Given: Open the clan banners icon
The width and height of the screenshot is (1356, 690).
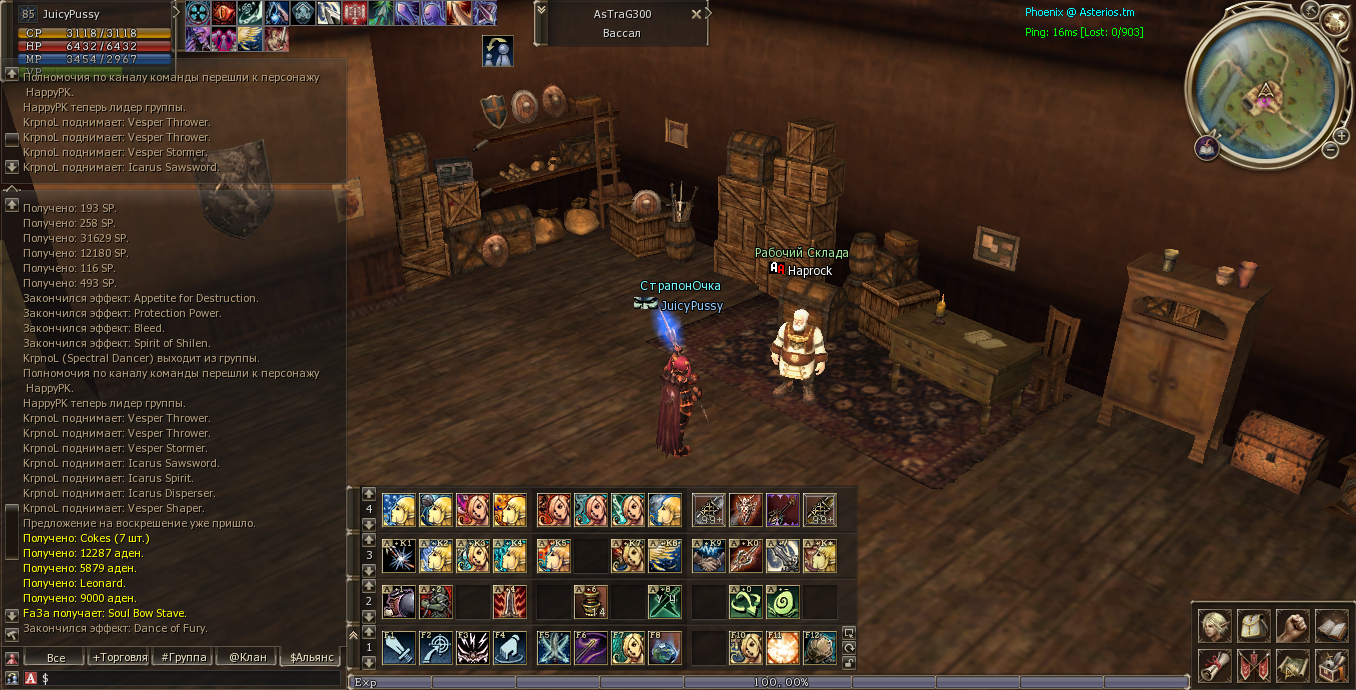Looking at the screenshot, I should (1253, 665).
